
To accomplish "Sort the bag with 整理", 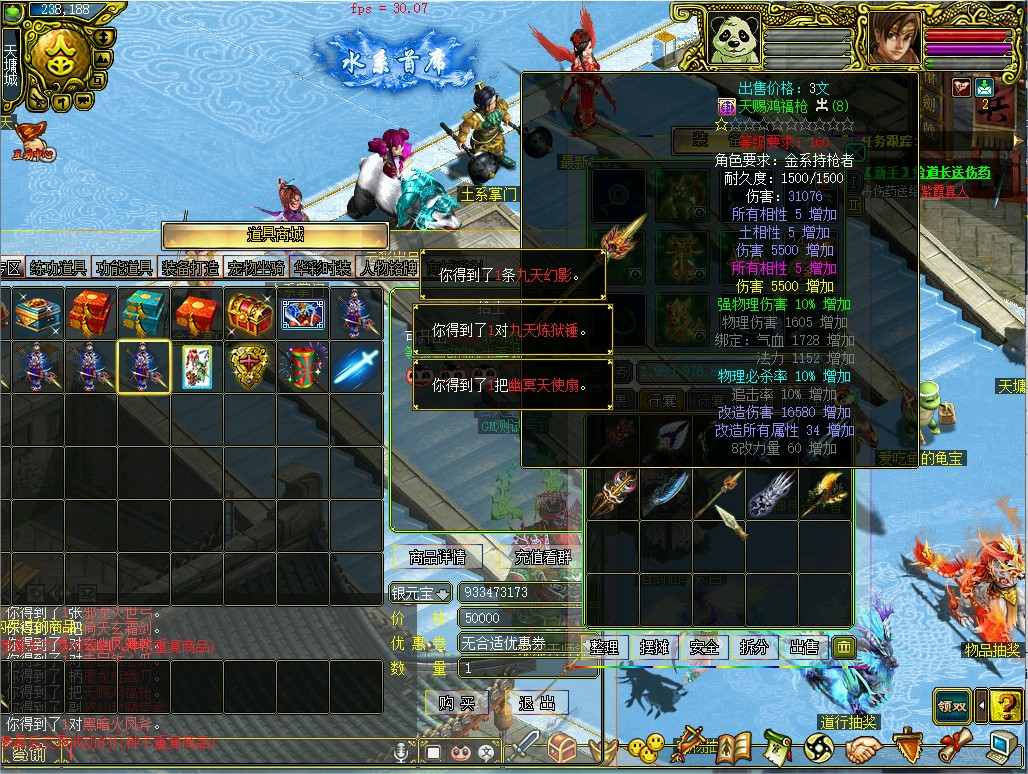I will pos(603,647).
